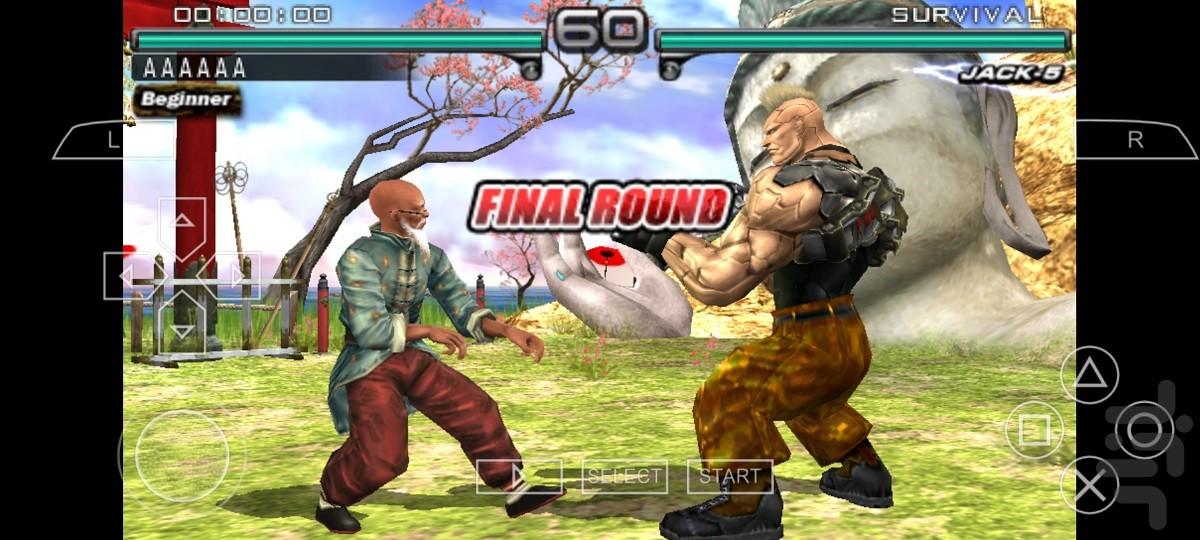This screenshot has width=1200, height=540.
Task: Tap the D-pad up arrow
Action: (x=181, y=224)
